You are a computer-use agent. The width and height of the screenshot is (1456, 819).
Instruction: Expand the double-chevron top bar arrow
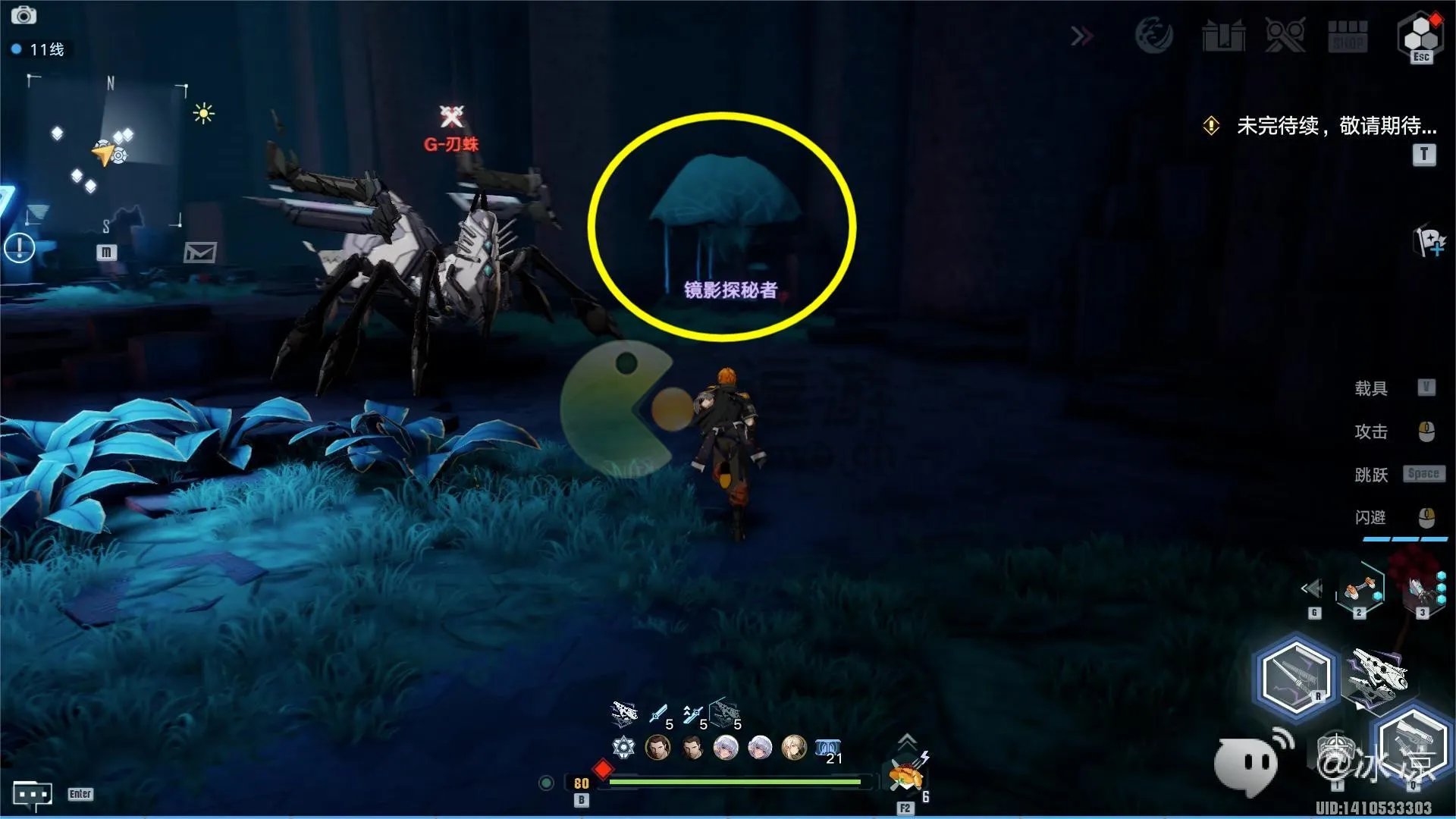tap(1082, 36)
